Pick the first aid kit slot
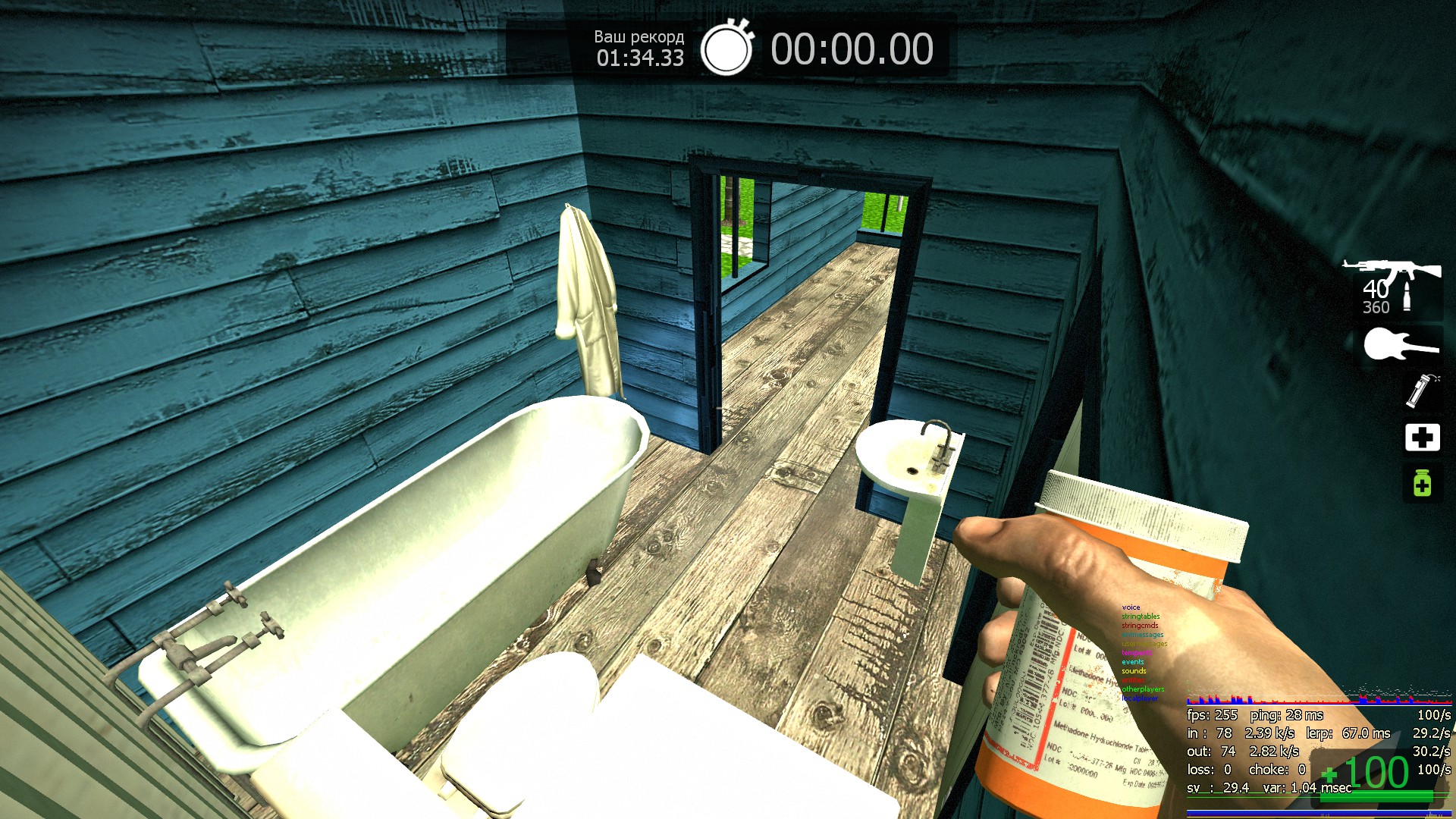The width and height of the screenshot is (1456, 819). pyautogui.click(x=1422, y=438)
